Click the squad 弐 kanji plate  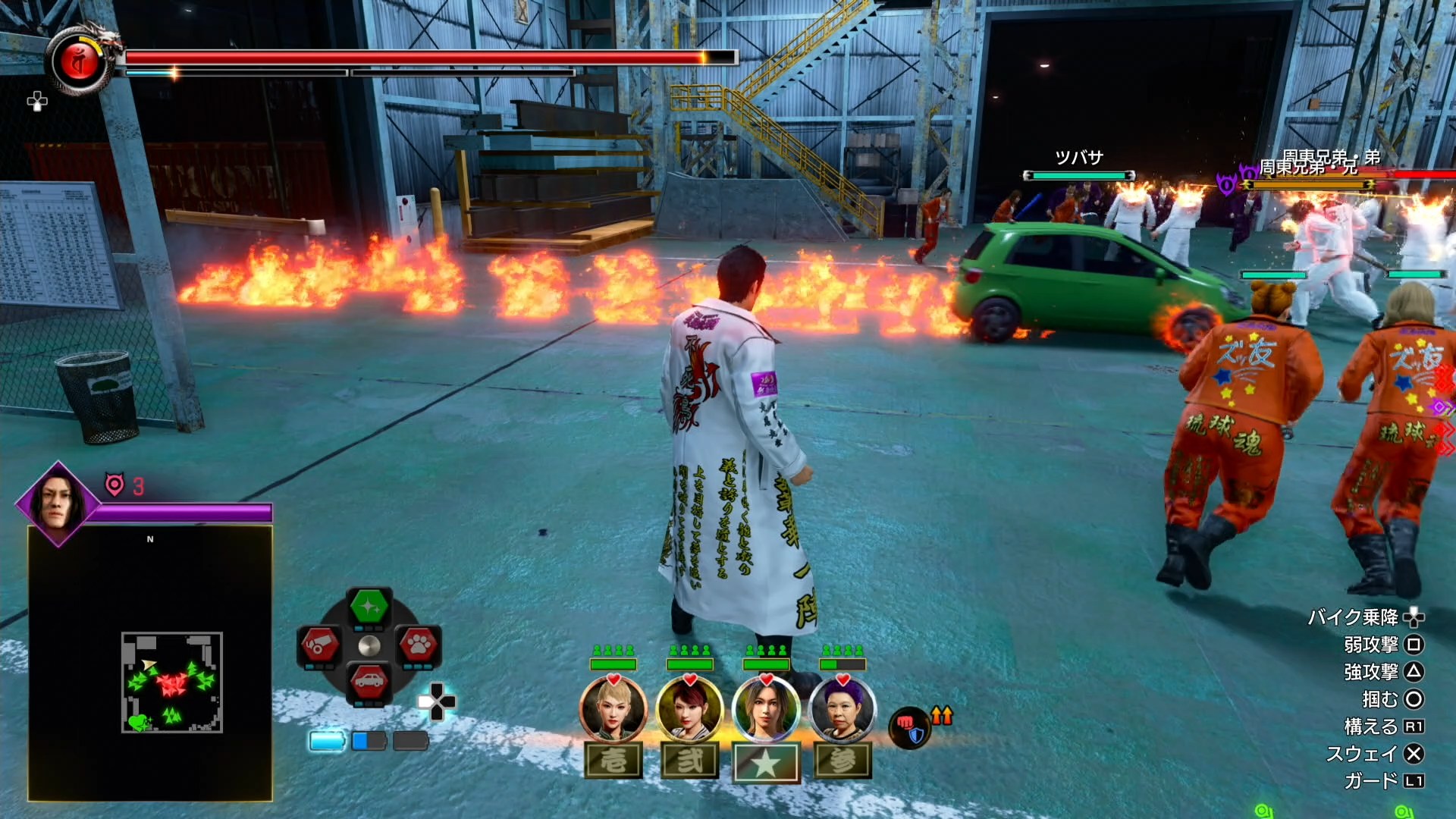[689, 761]
